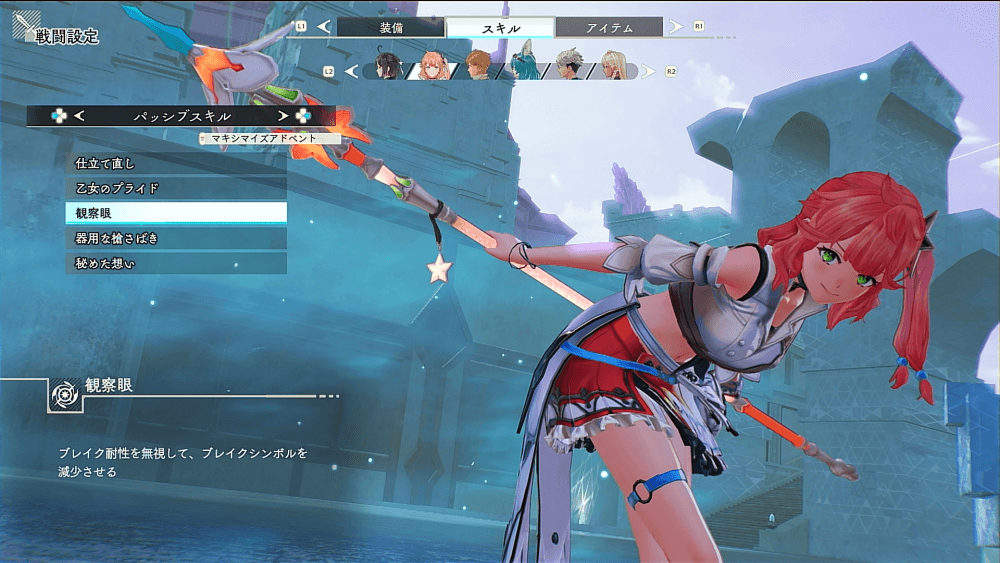
Task: Click the right arrow after the アイテム tab
Action: [x=676, y=26]
